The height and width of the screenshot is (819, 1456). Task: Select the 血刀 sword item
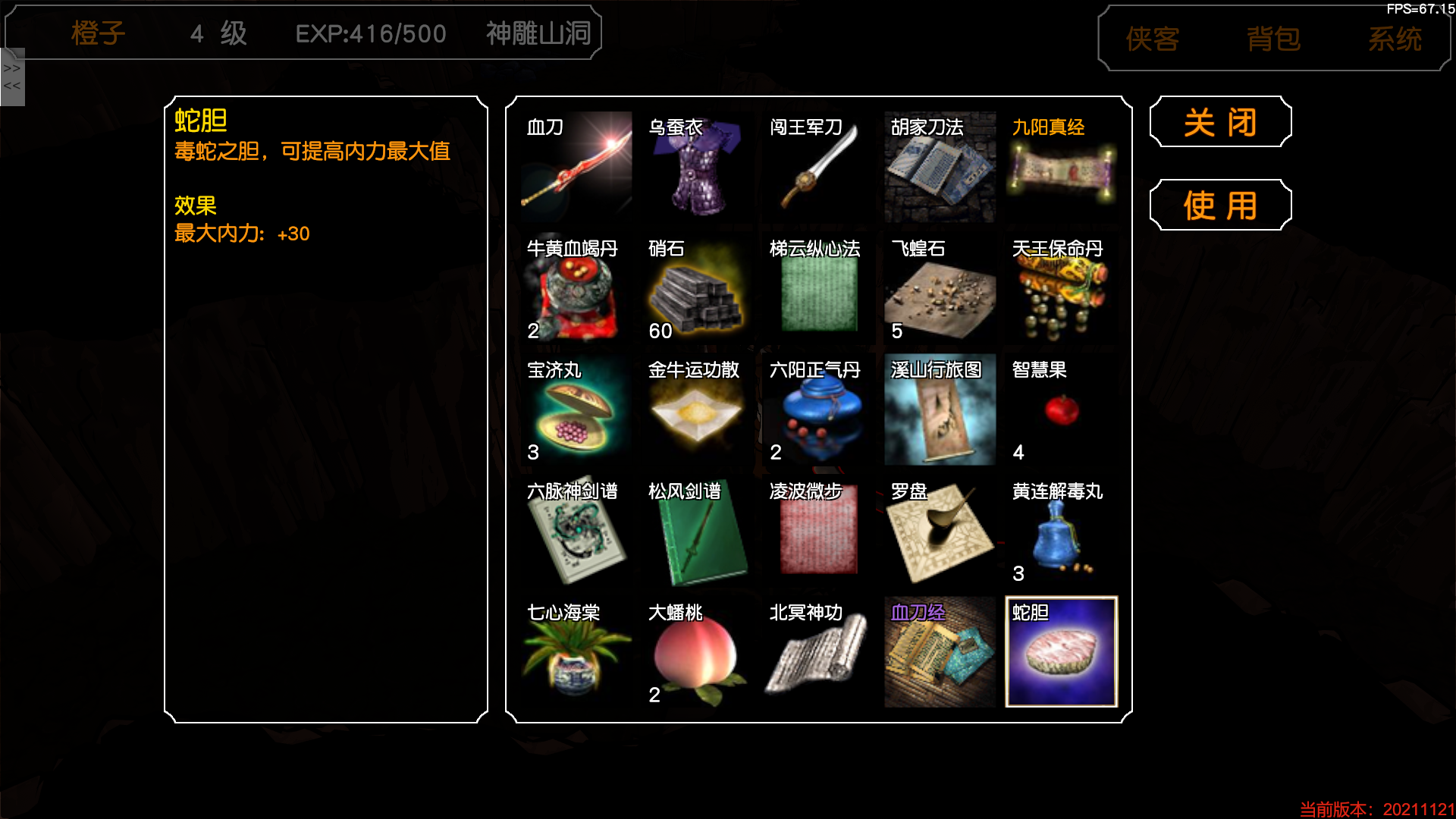(x=574, y=167)
